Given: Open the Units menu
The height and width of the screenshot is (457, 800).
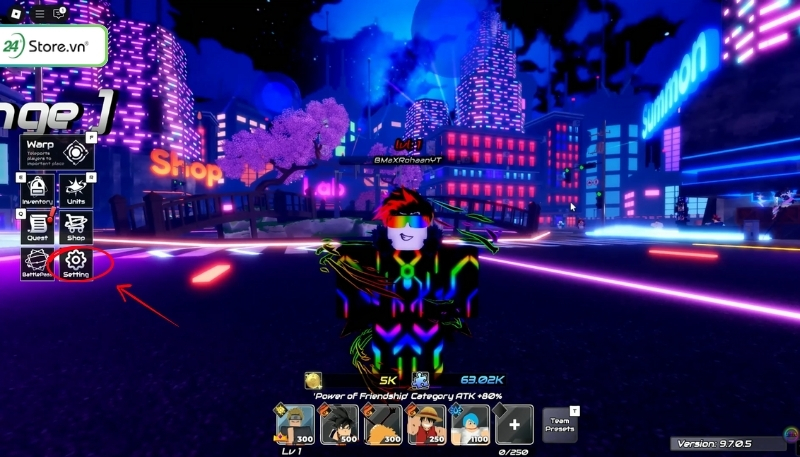Looking at the screenshot, I should (76, 189).
